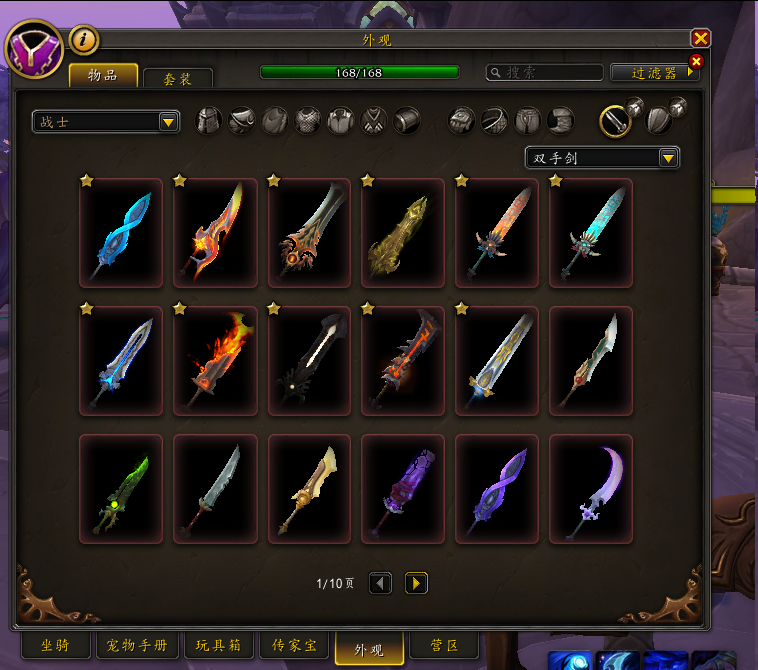The image size is (758, 670).
Task: Go to the next appearance page
Action: [416, 583]
